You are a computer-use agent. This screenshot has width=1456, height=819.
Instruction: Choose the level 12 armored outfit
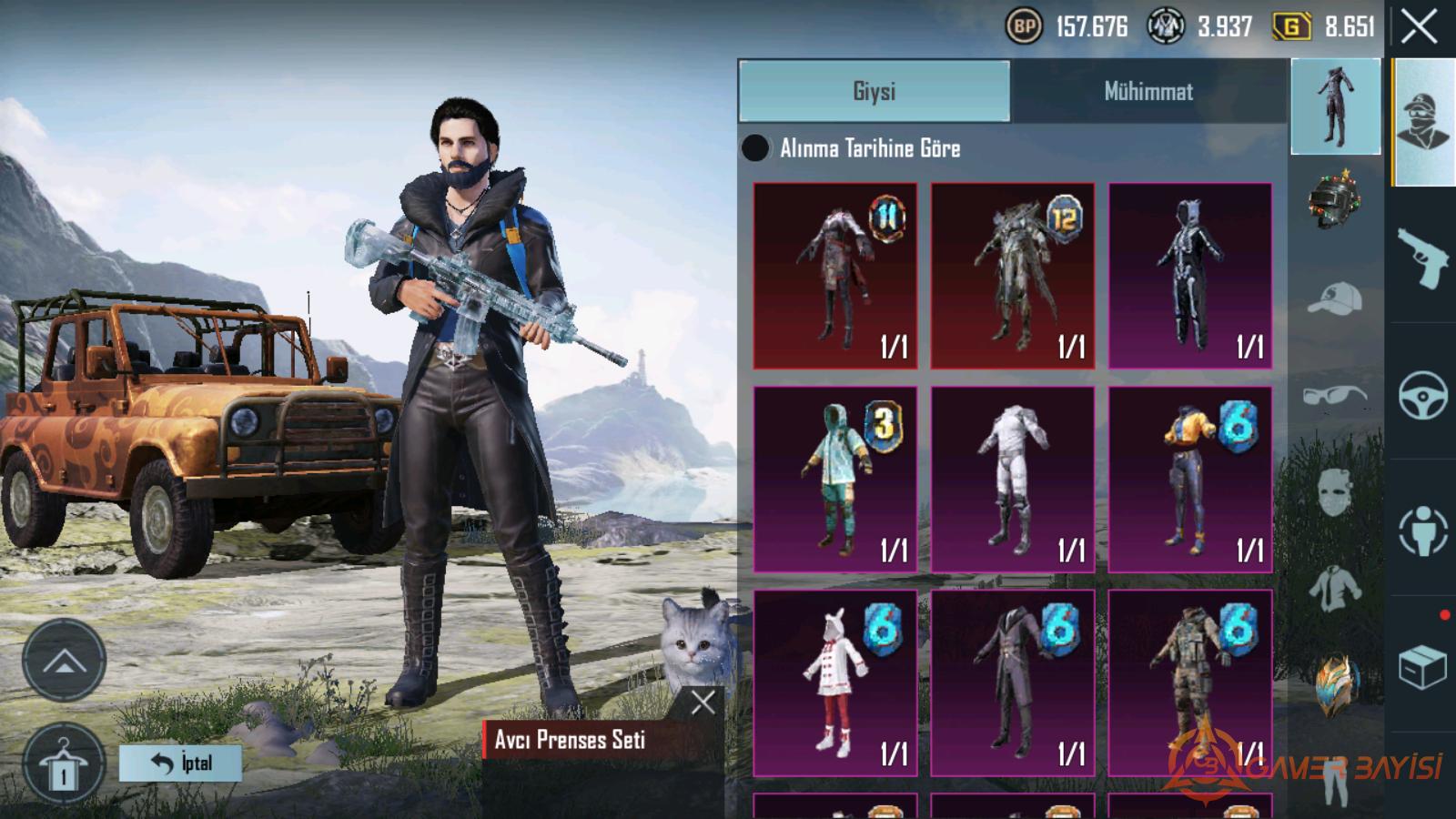tap(1012, 275)
